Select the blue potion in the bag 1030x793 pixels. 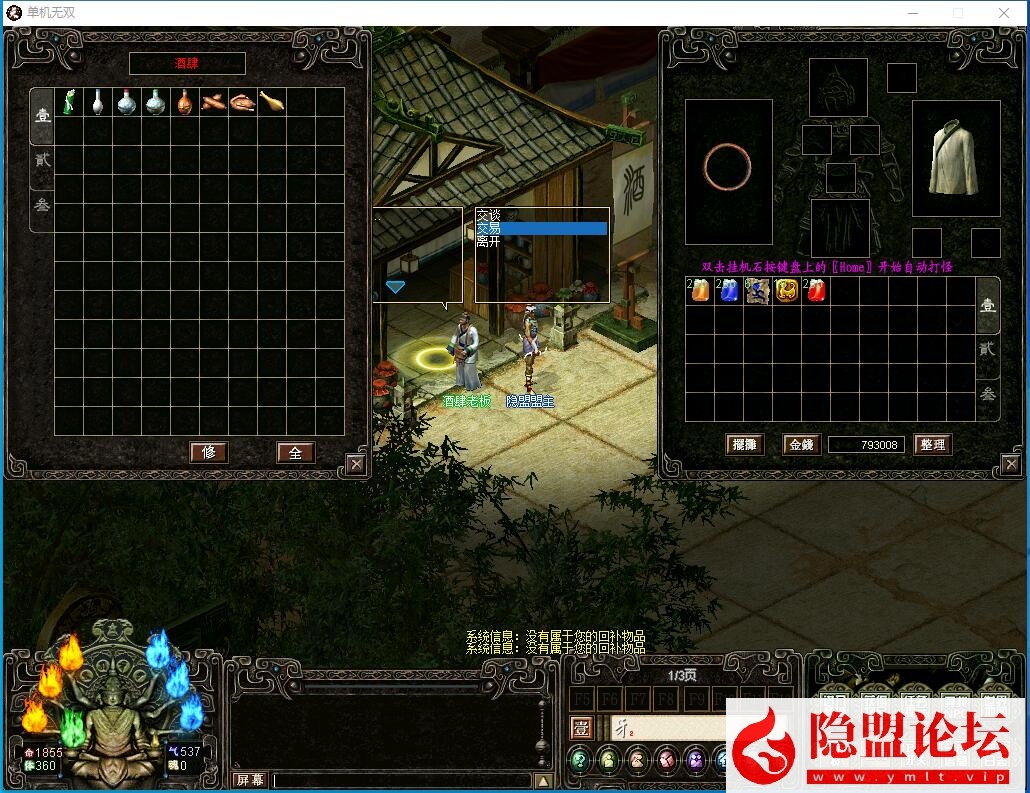729,291
